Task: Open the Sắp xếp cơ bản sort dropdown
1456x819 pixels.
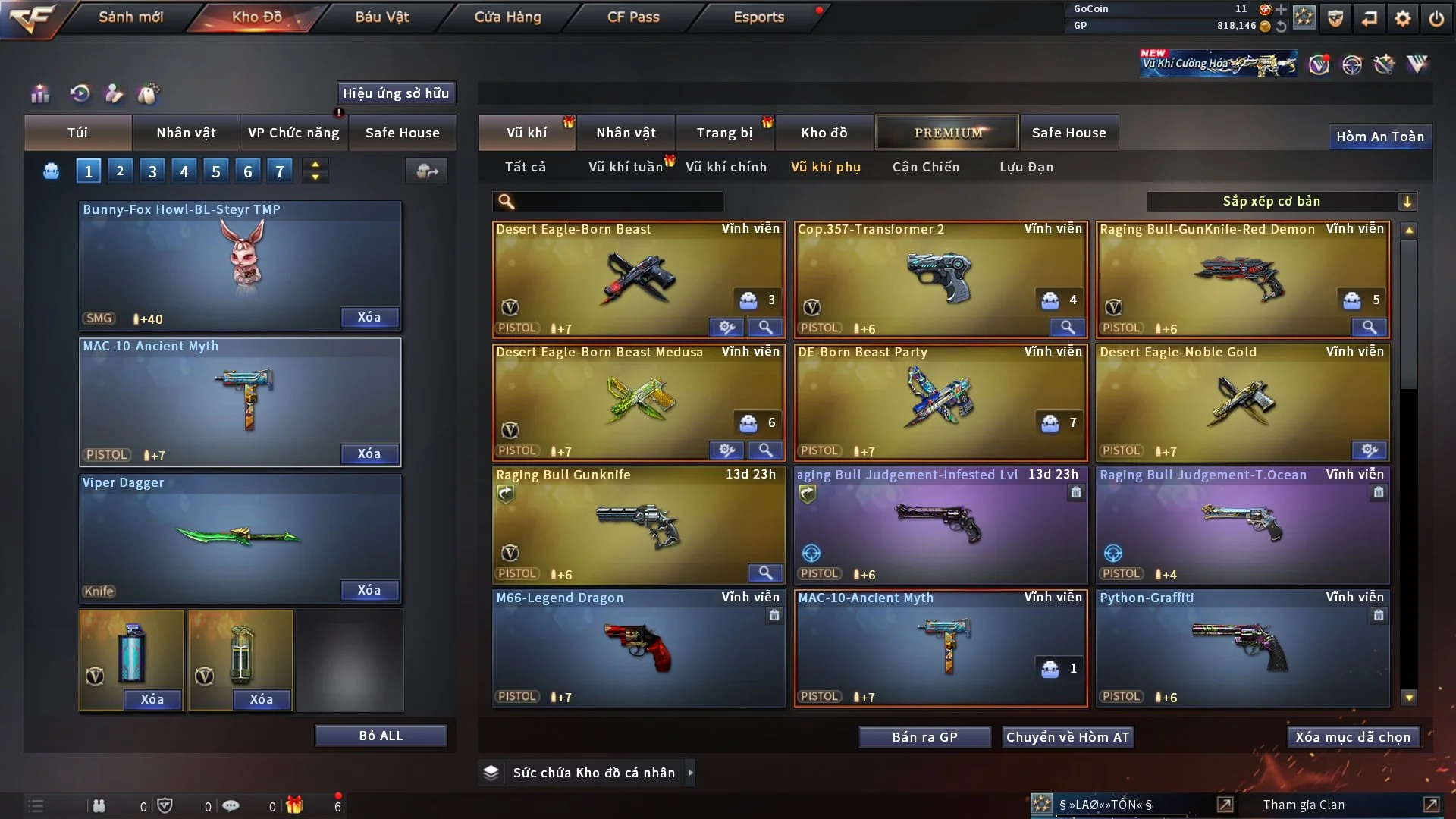Action: pyautogui.click(x=1281, y=201)
